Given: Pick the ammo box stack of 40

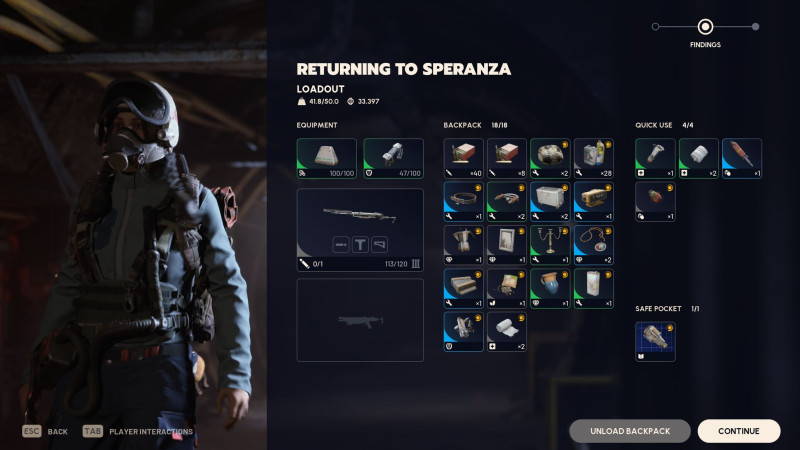Looking at the screenshot, I should click(463, 158).
